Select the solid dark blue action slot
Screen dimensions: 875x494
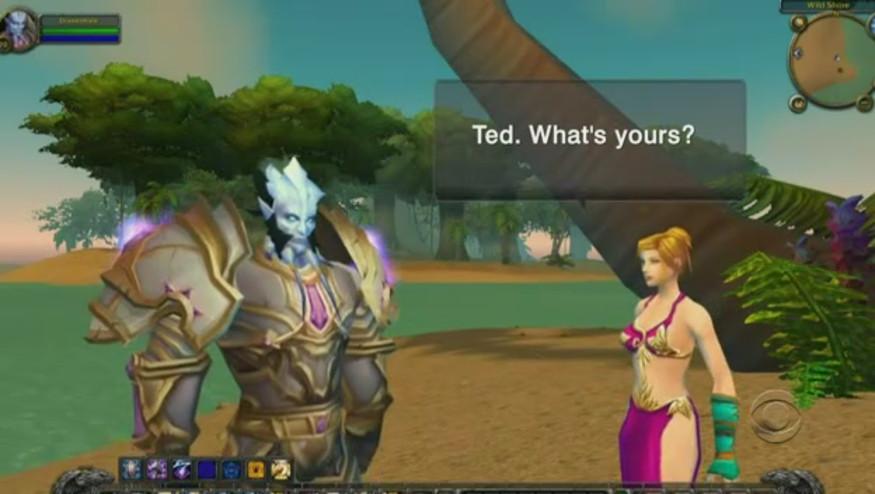point(207,469)
